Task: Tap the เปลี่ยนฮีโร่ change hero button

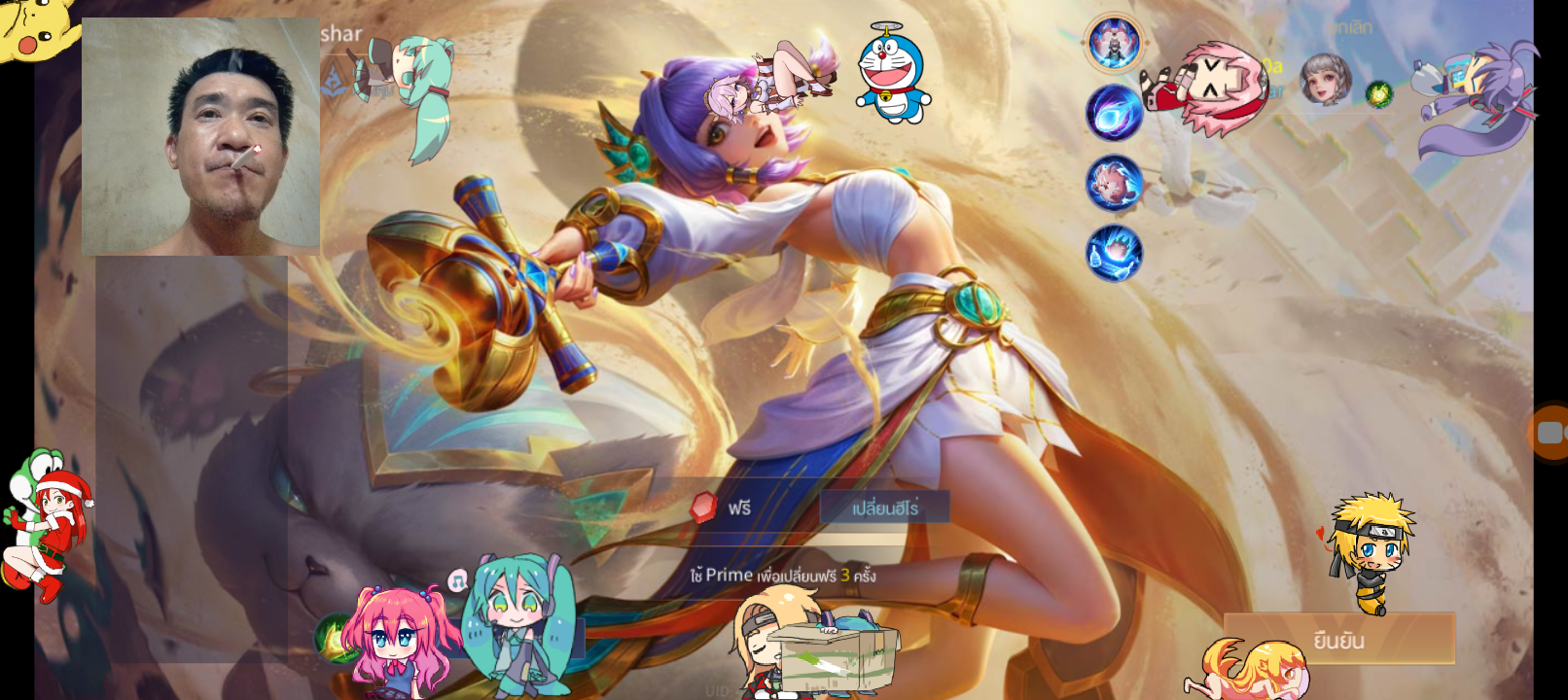Action: 884,507
